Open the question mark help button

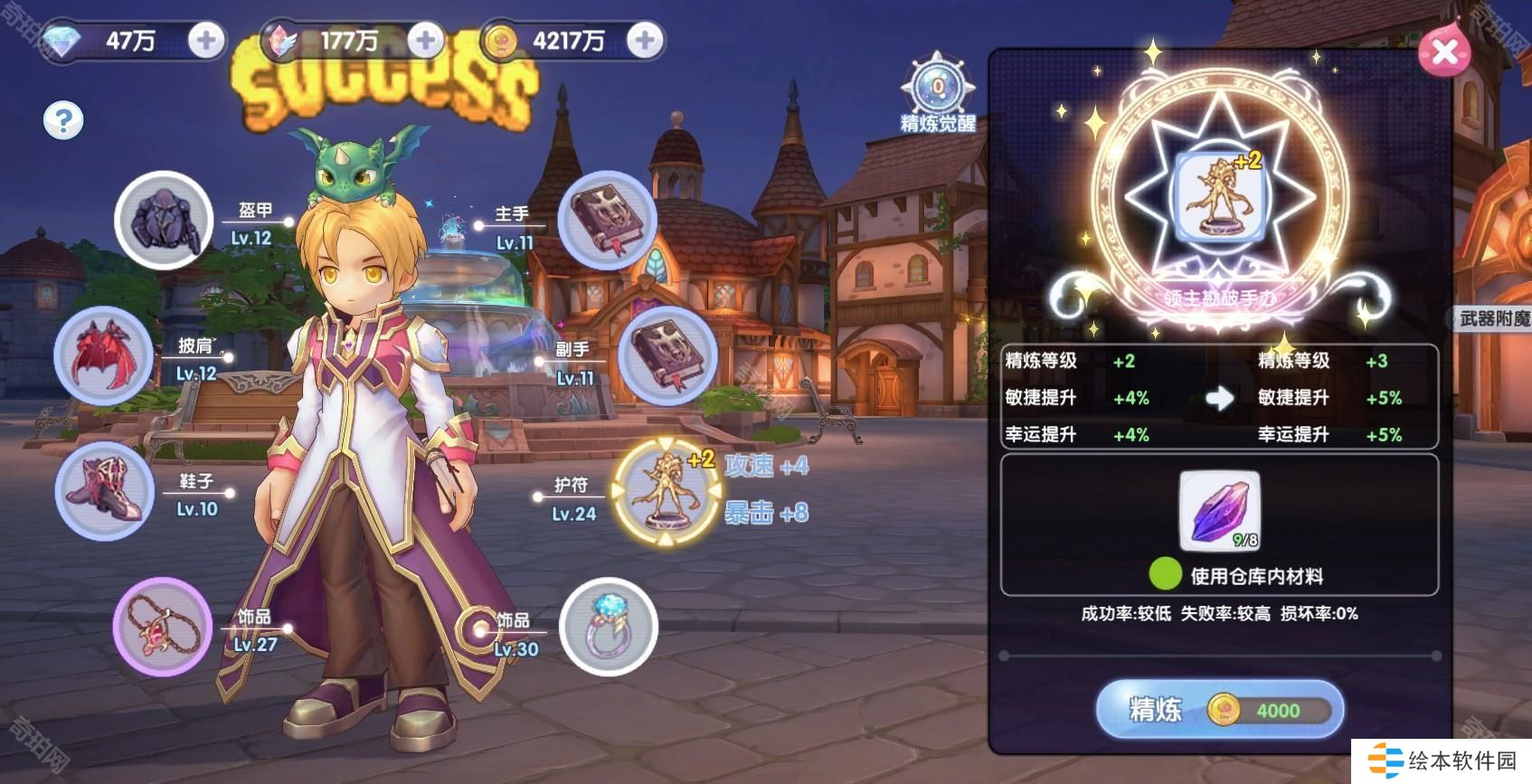tap(63, 119)
